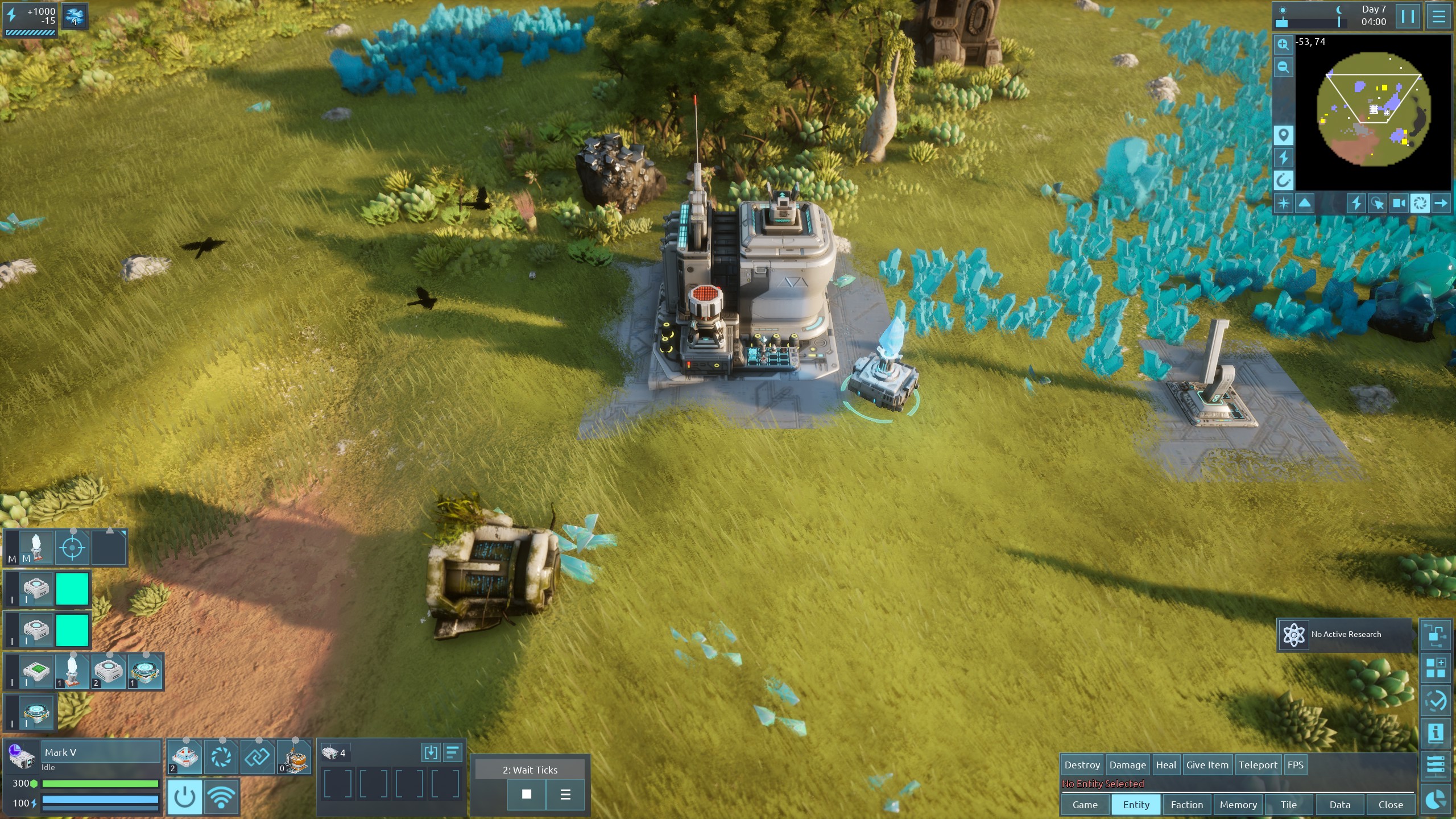Image resolution: width=1456 pixels, height=819 pixels.
Task: Switch to the Memory tab
Action: [1238, 805]
